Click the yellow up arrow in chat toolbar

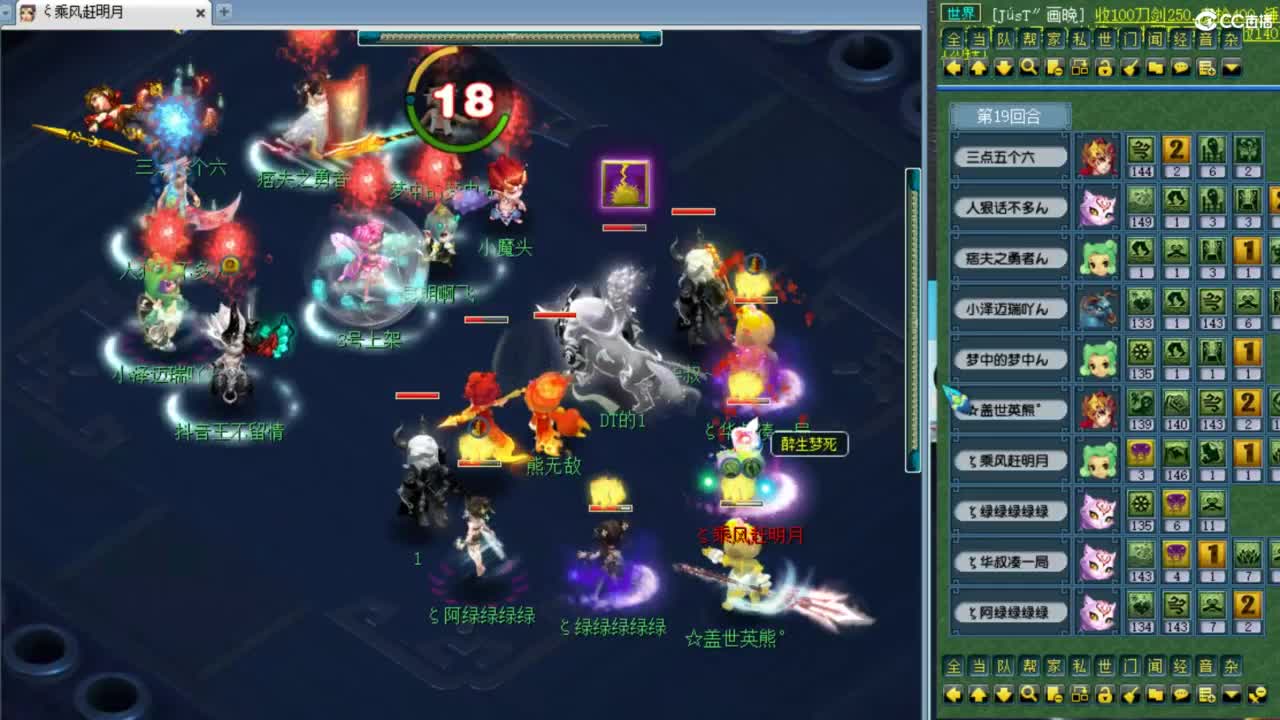[980, 68]
